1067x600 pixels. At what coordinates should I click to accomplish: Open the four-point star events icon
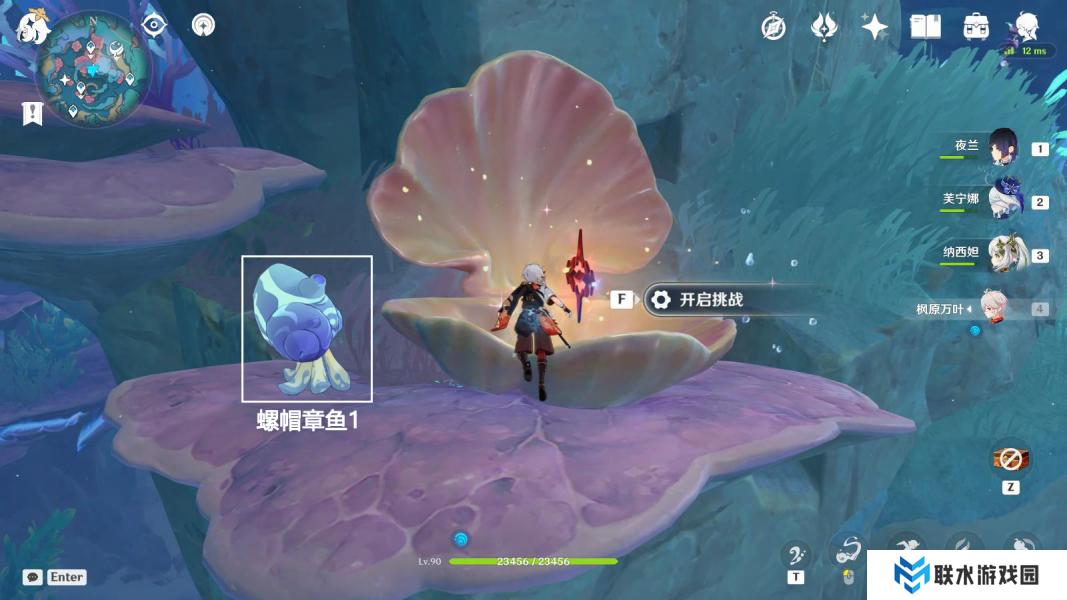coord(875,27)
